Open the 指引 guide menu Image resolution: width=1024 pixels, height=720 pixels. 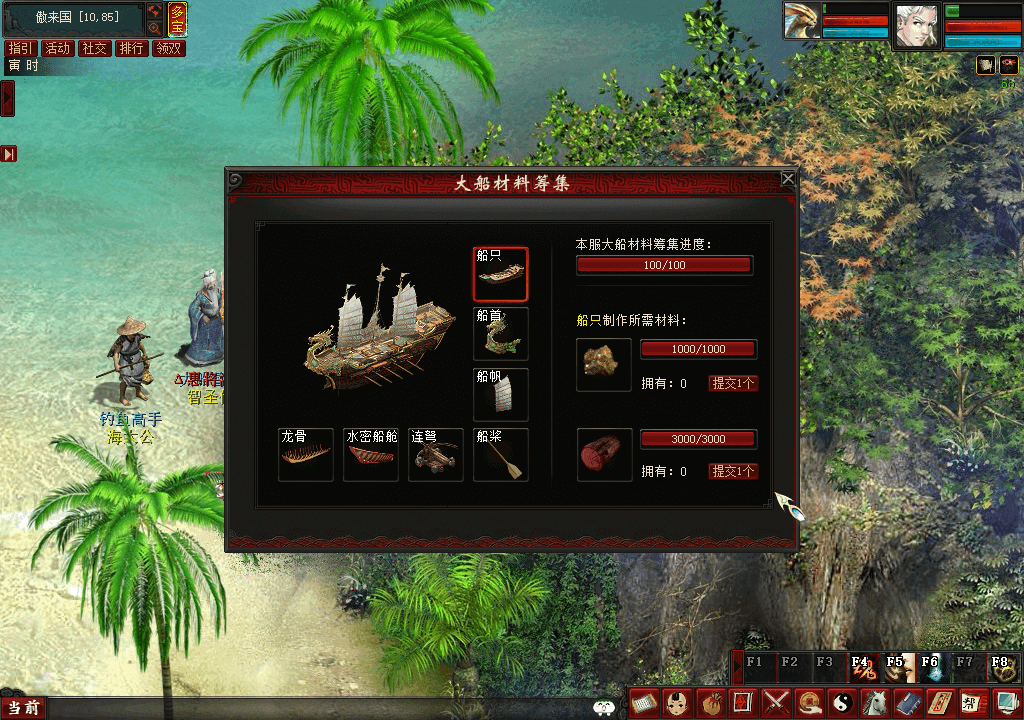tap(20, 48)
